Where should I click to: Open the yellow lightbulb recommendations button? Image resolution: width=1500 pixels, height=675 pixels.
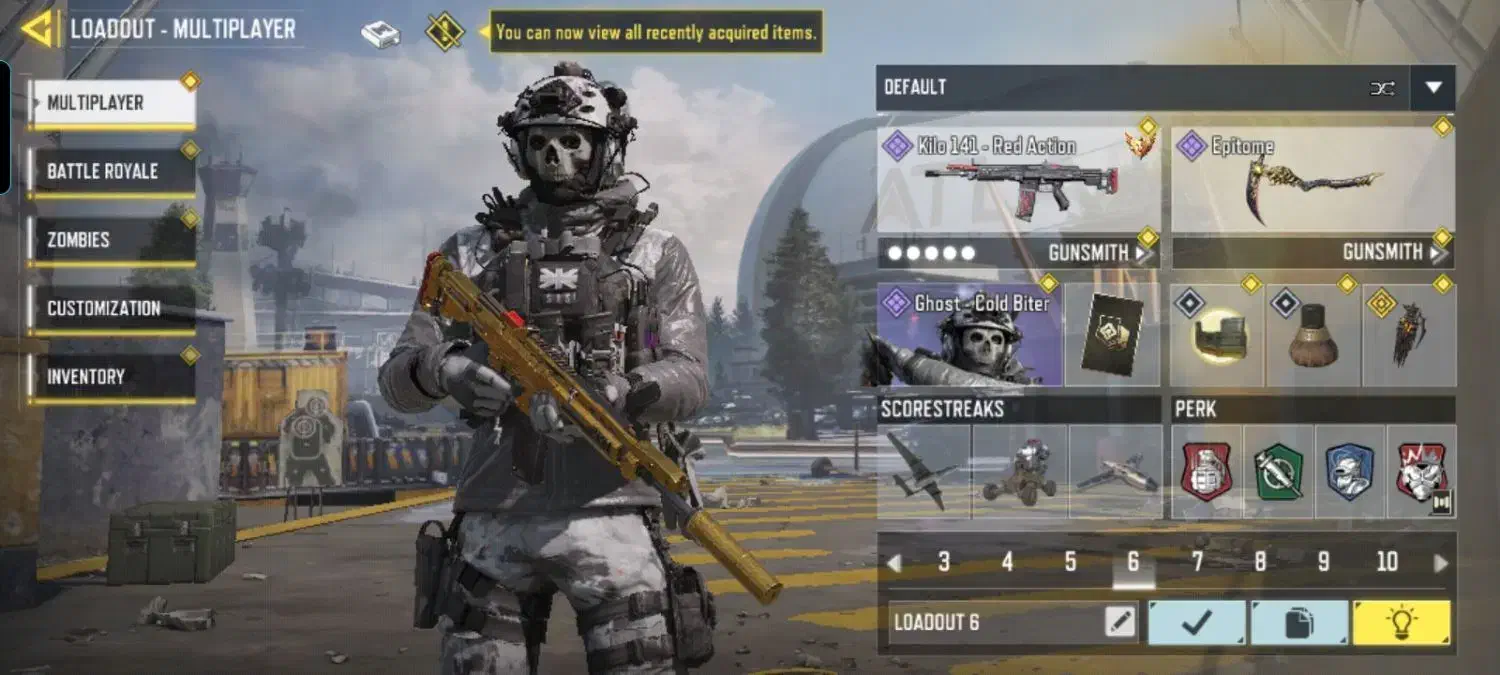pyautogui.click(x=1401, y=623)
